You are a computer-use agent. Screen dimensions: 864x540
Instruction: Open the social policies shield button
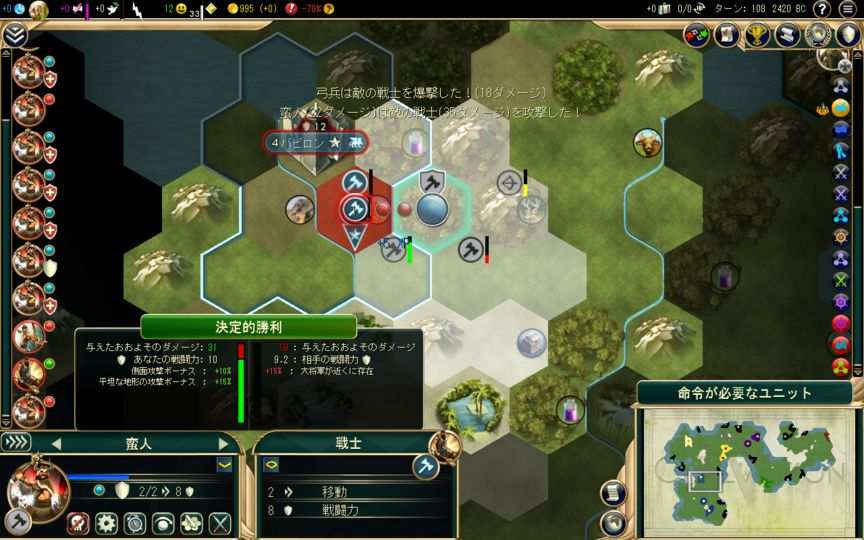(x=849, y=35)
